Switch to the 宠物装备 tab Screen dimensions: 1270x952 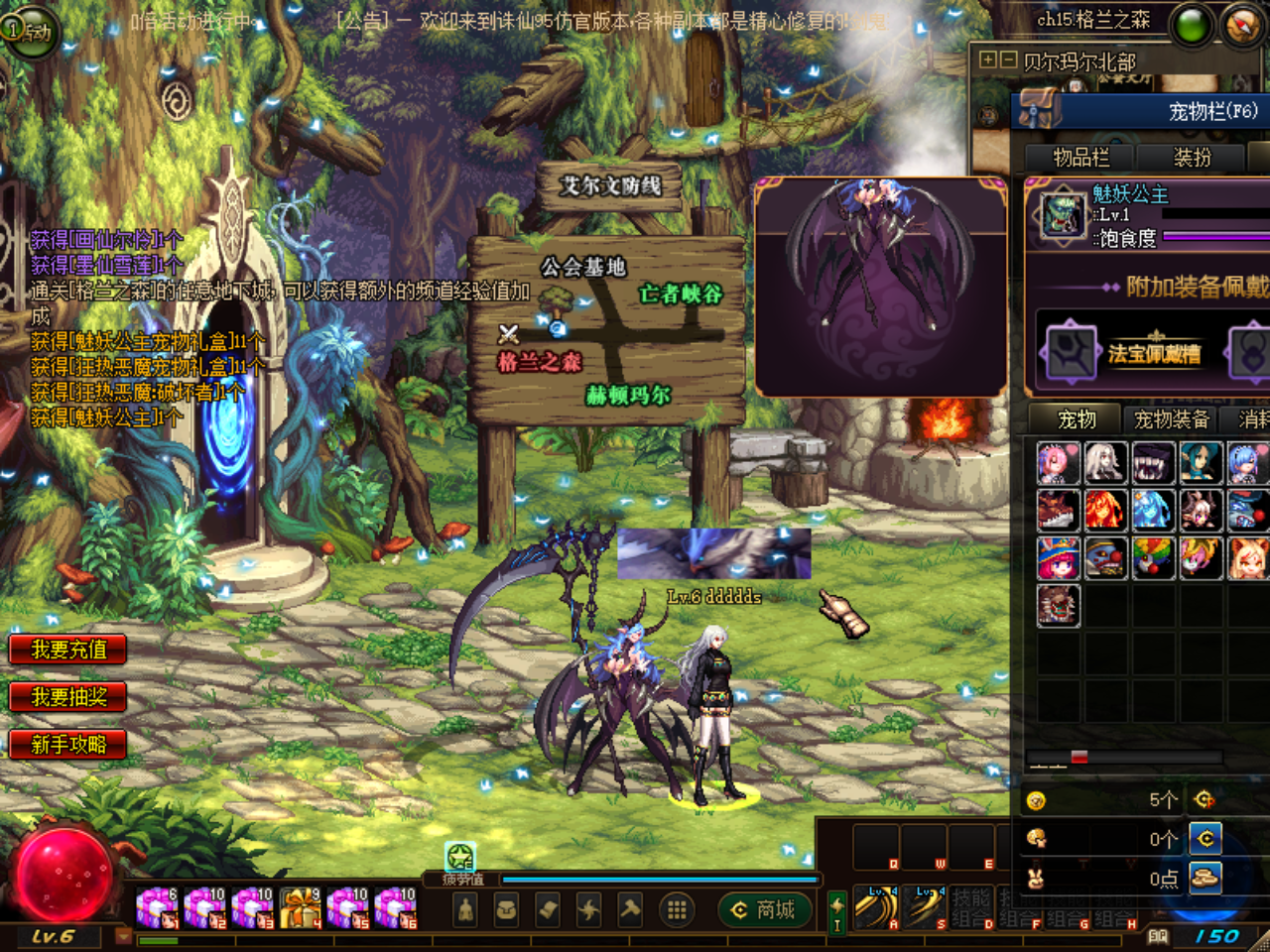(x=1171, y=419)
